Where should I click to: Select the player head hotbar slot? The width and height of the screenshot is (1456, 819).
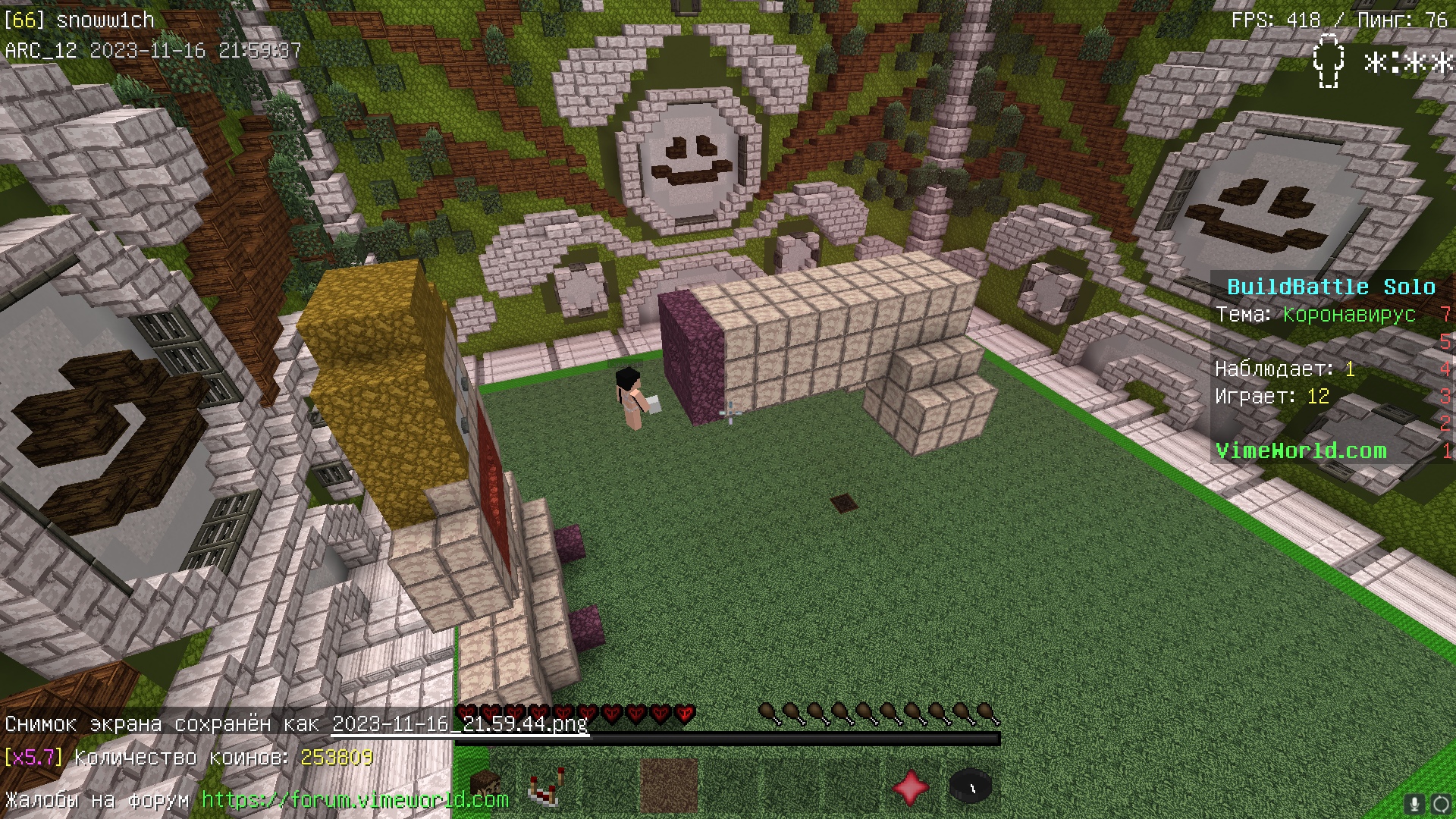485,786
